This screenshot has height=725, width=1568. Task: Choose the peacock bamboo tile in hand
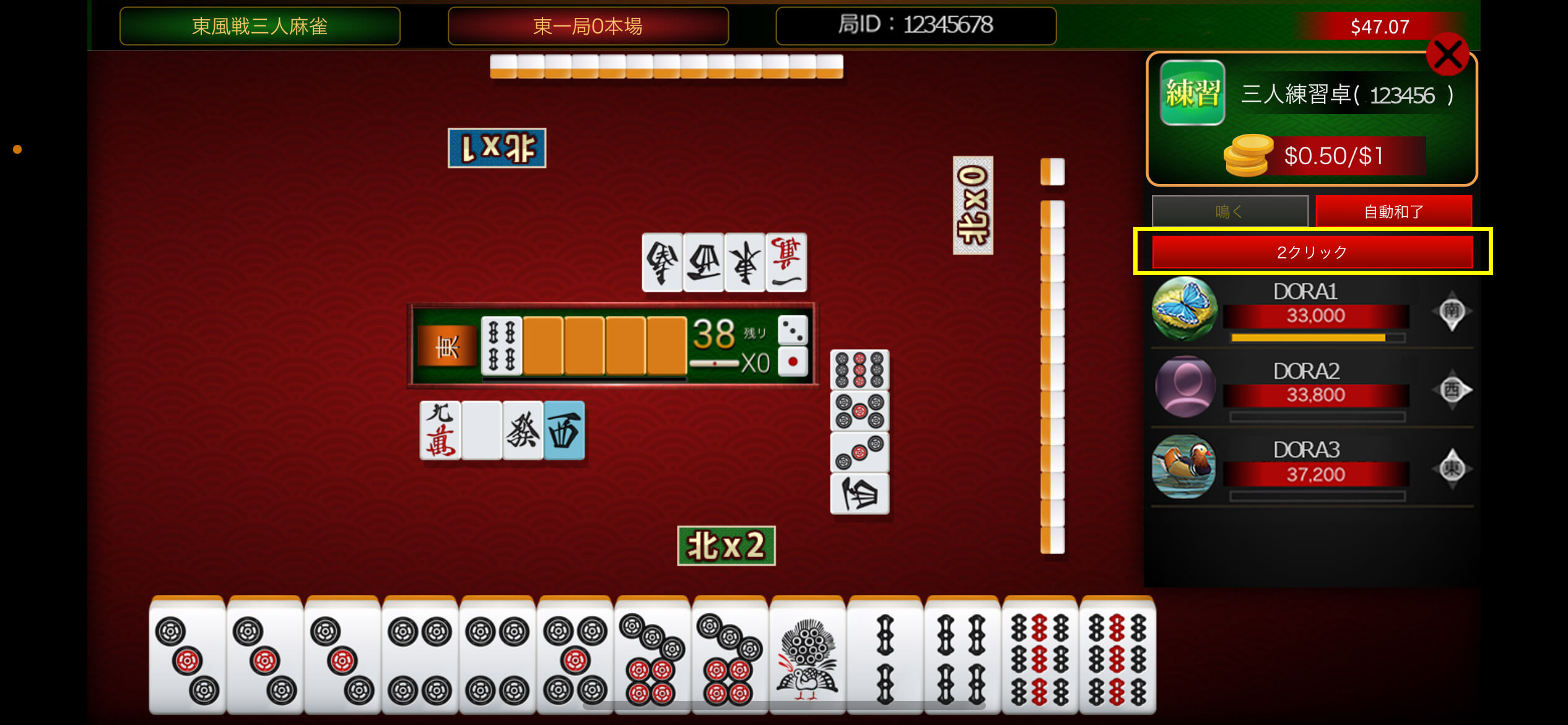807,657
